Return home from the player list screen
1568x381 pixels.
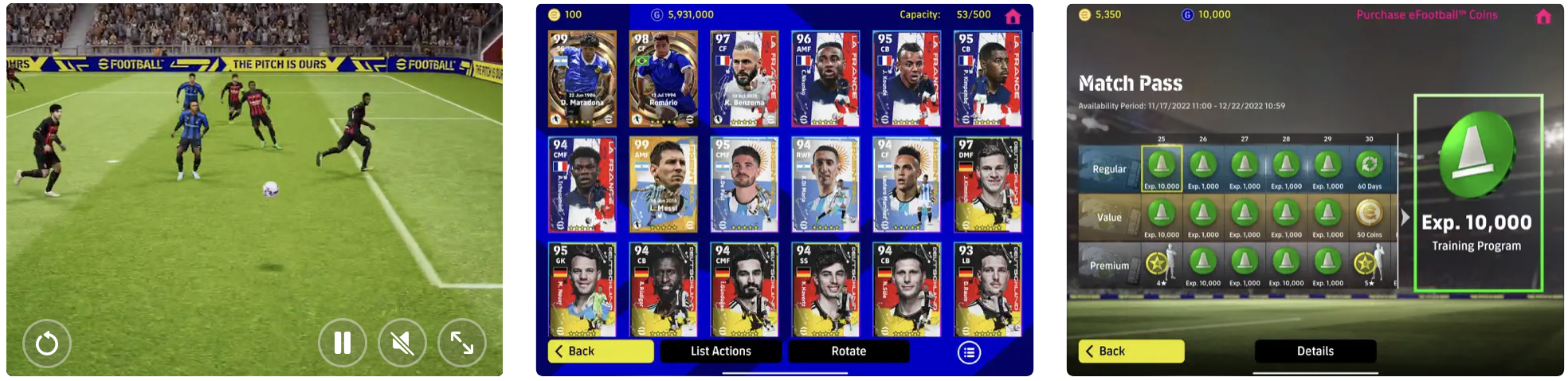(1013, 16)
